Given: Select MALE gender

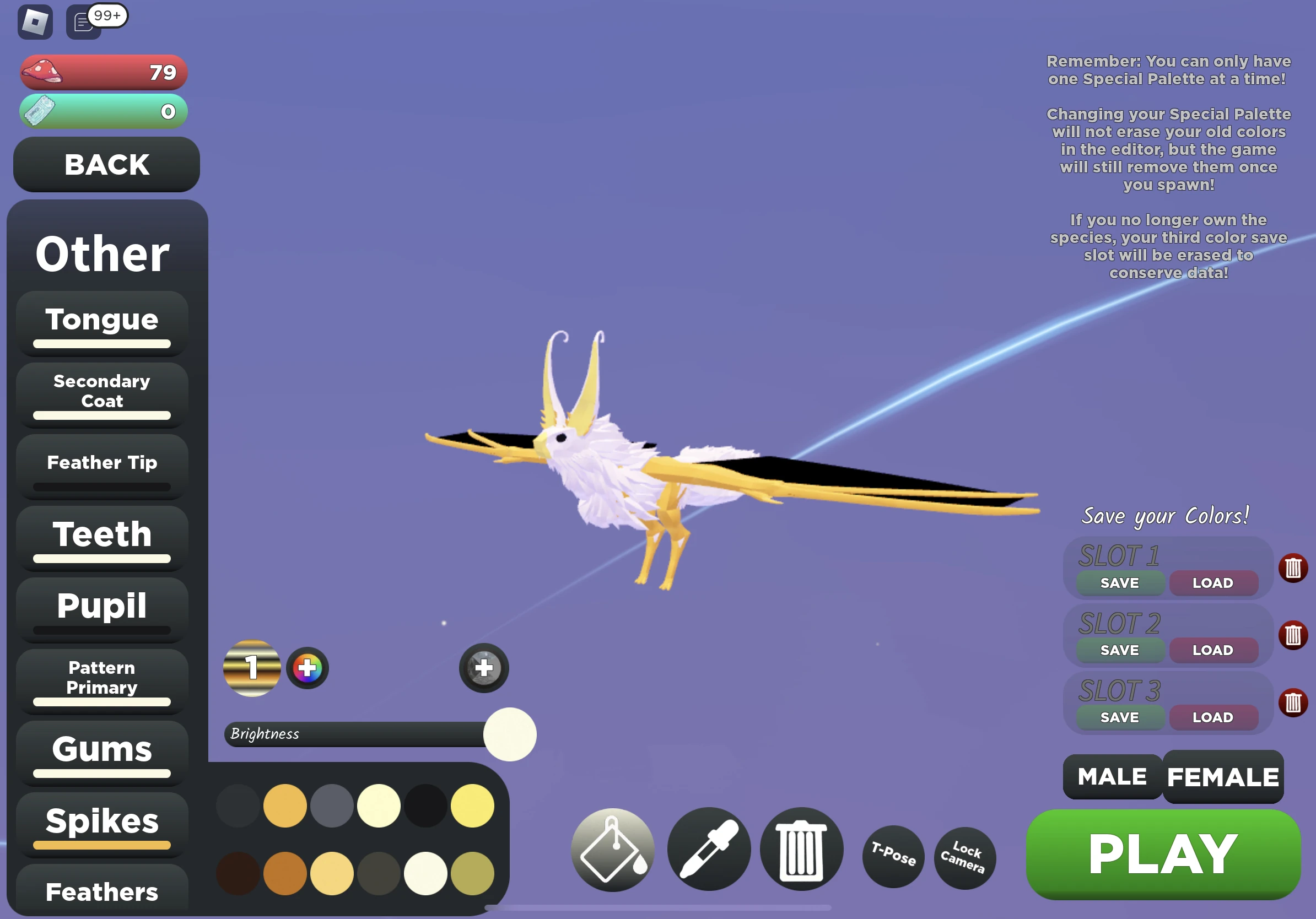Looking at the screenshot, I should pyautogui.click(x=1111, y=777).
